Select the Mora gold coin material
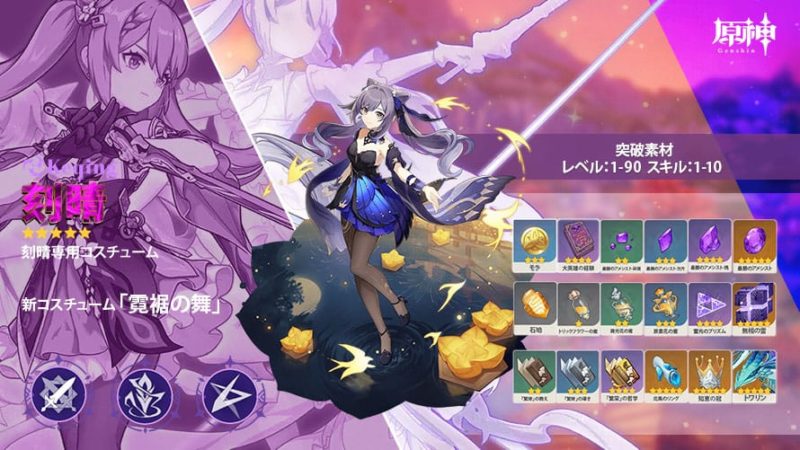Screen dimensions: 800x450 click(x=536, y=240)
